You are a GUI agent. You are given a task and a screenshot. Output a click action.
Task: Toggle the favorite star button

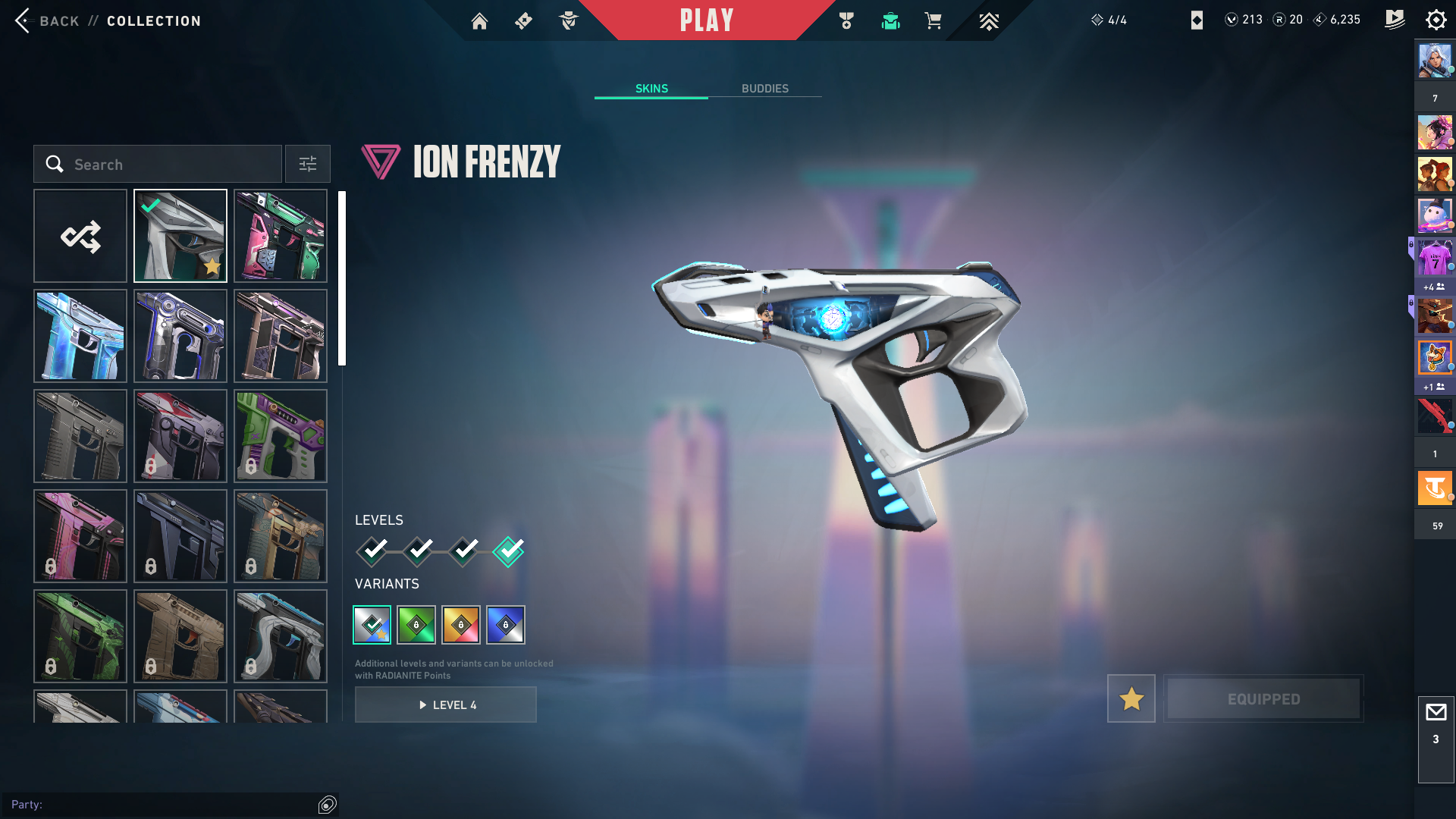pos(1131,698)
